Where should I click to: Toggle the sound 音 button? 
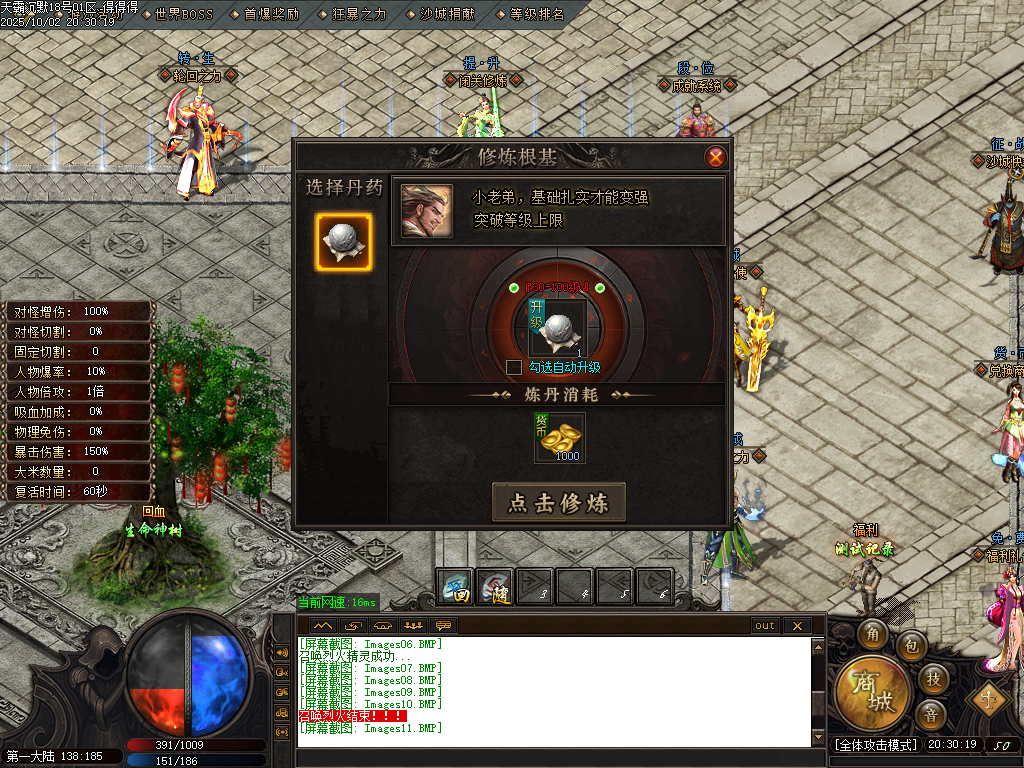click(931, 715)
